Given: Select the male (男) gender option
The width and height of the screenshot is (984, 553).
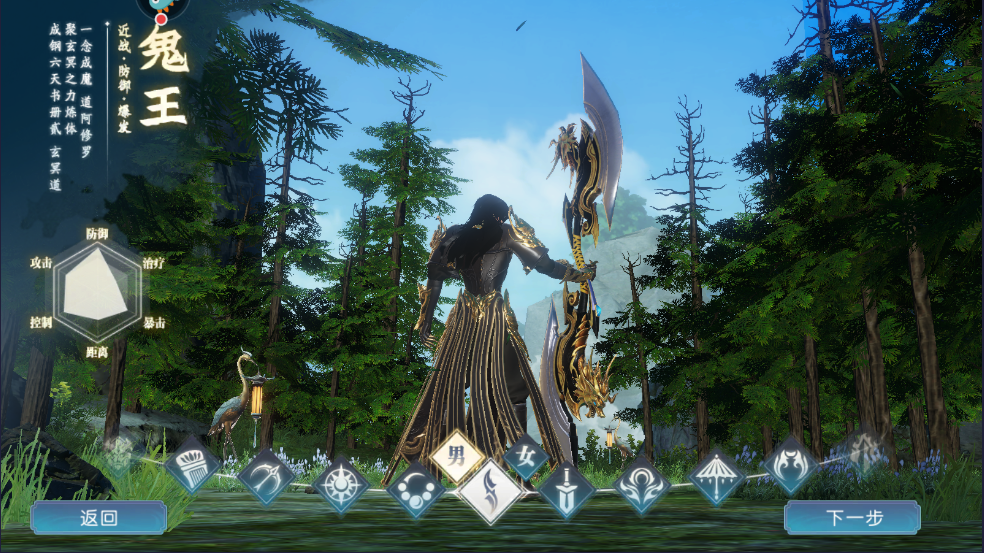Looking at the screenshot, I should 457,457.
